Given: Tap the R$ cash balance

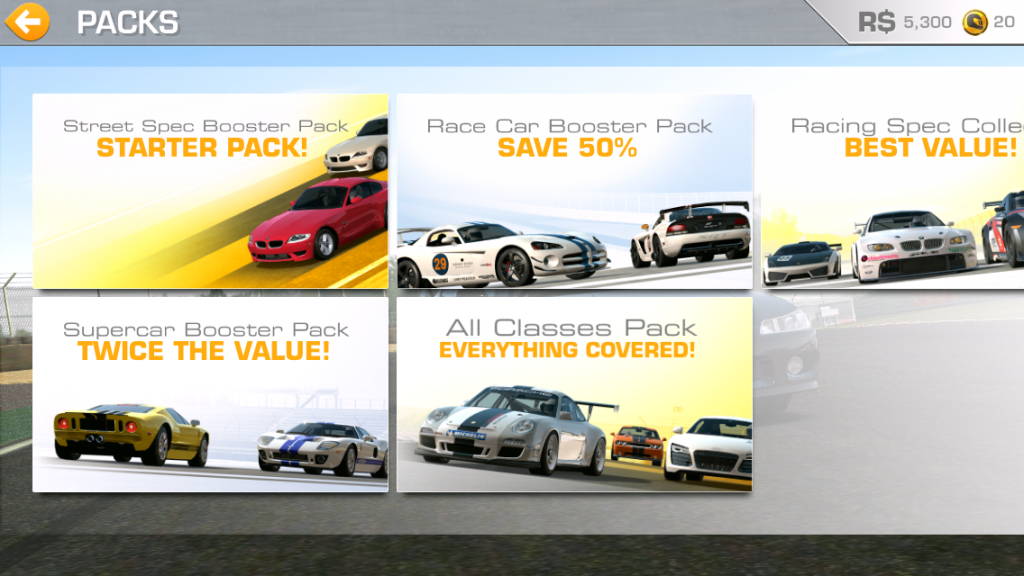Looking at the screenshot, I should coord(905,22).
